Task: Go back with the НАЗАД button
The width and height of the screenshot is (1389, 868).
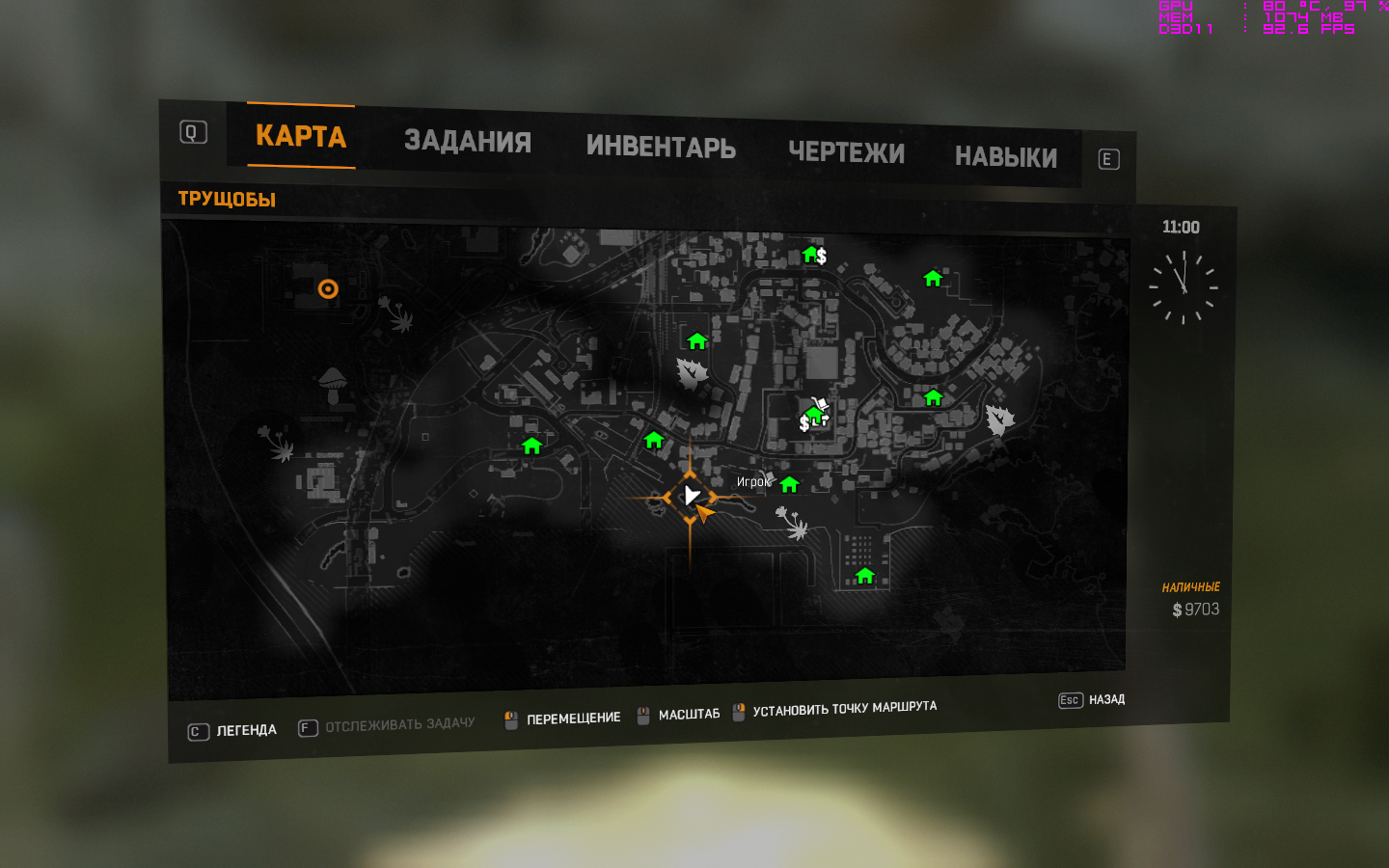Action: point(1105,699)
